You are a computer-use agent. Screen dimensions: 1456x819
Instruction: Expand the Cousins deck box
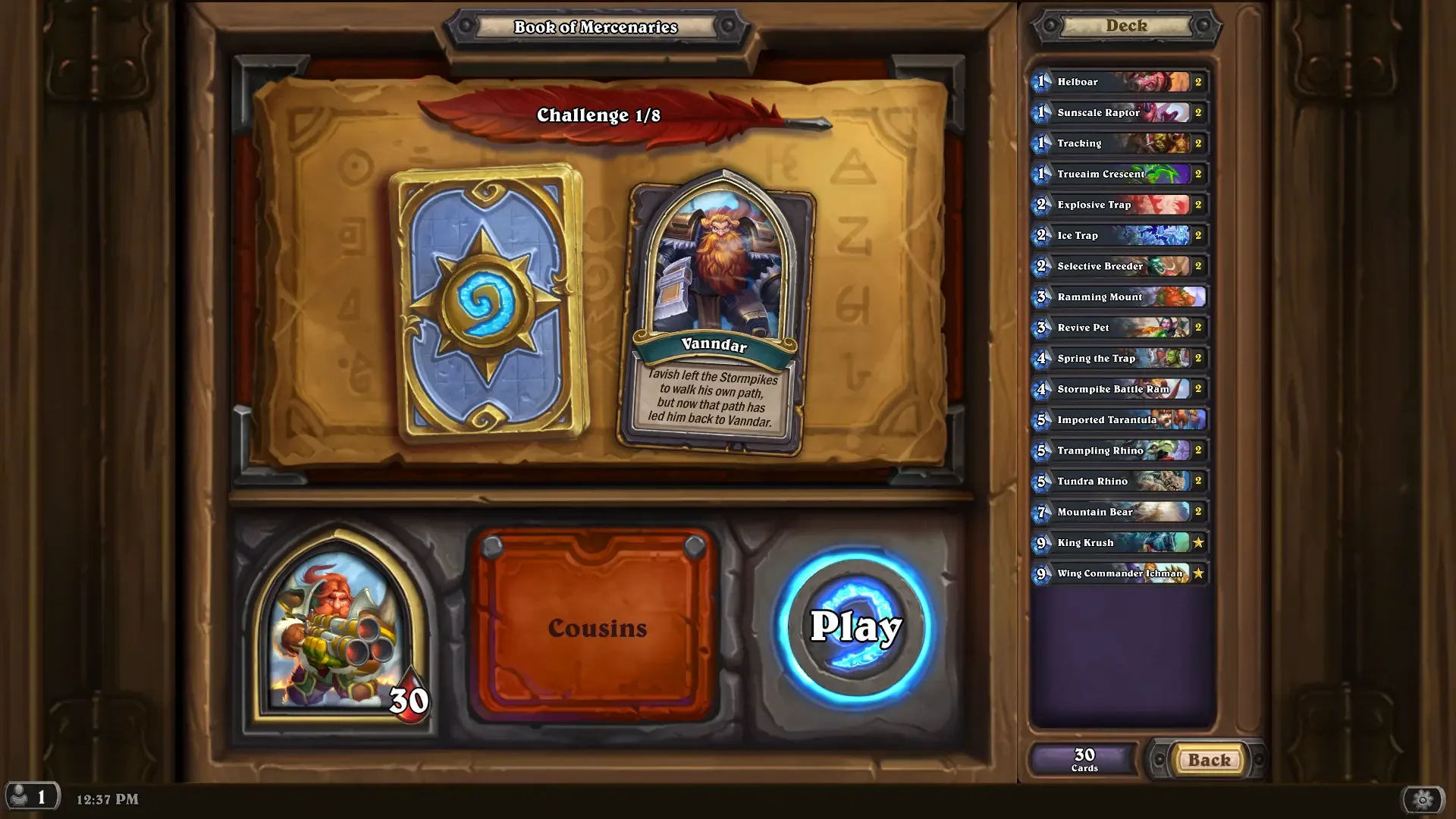[598, 627]
